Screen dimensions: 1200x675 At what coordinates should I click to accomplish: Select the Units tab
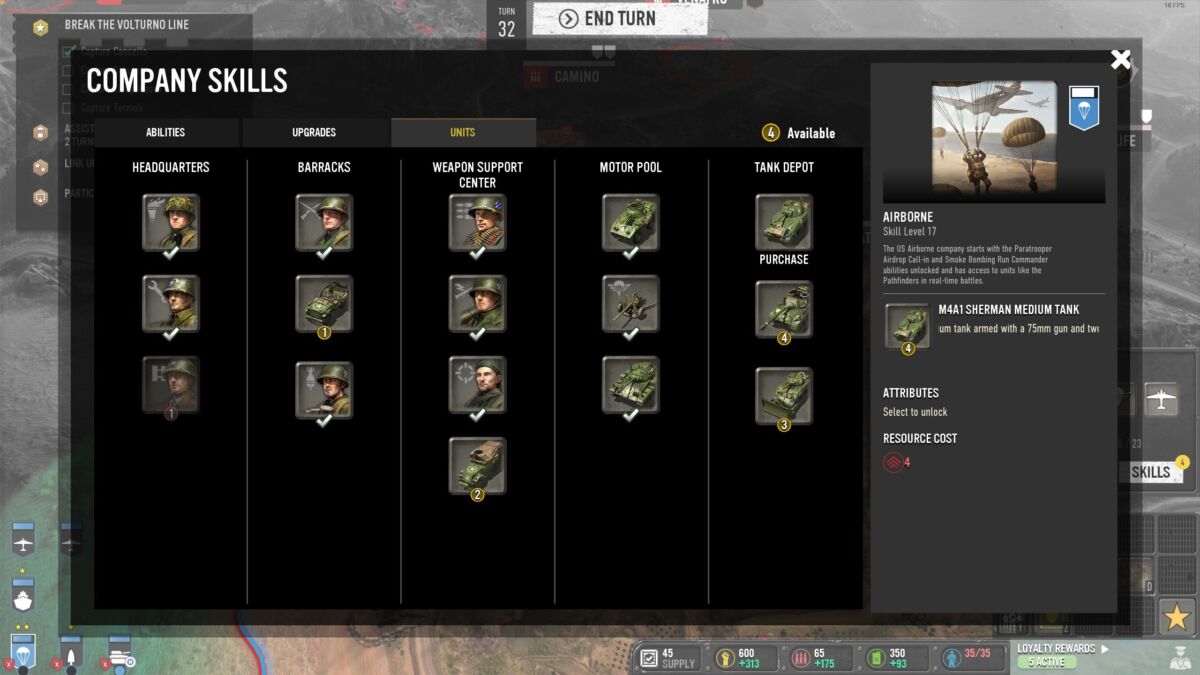462,133
